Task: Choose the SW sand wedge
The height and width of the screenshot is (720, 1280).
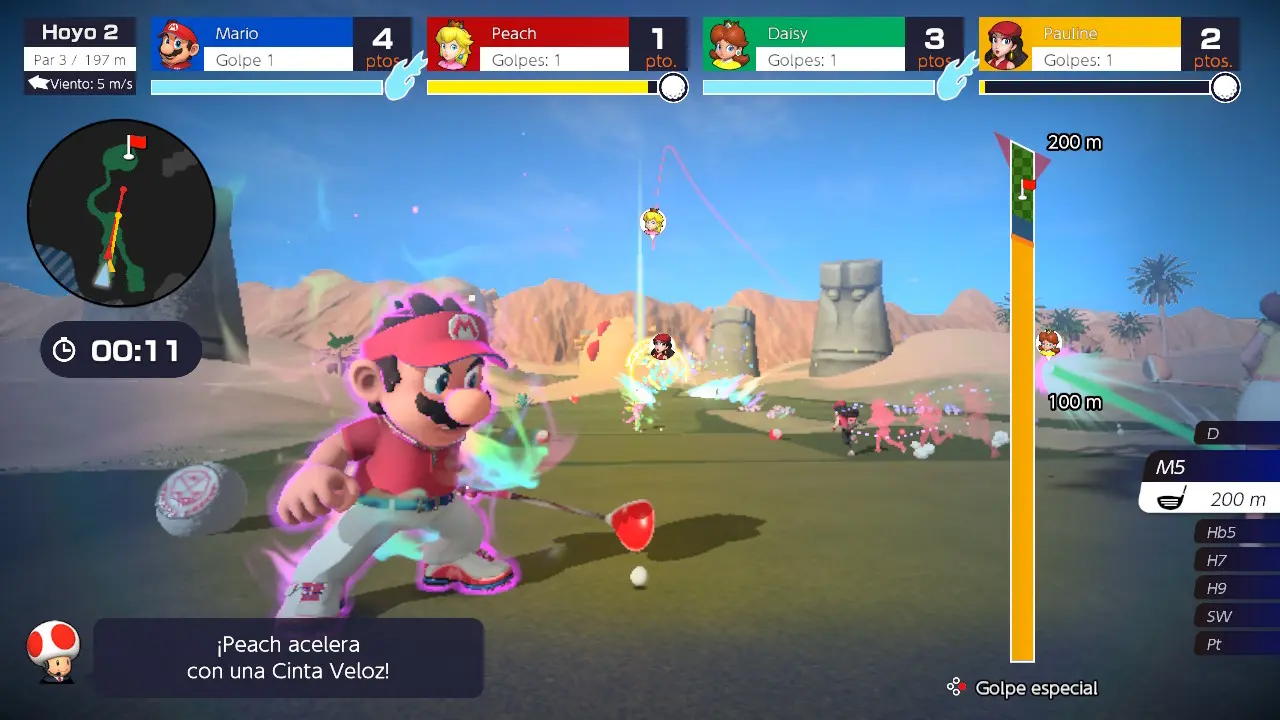Action: pyautogui.click(x=1236, y=616)
